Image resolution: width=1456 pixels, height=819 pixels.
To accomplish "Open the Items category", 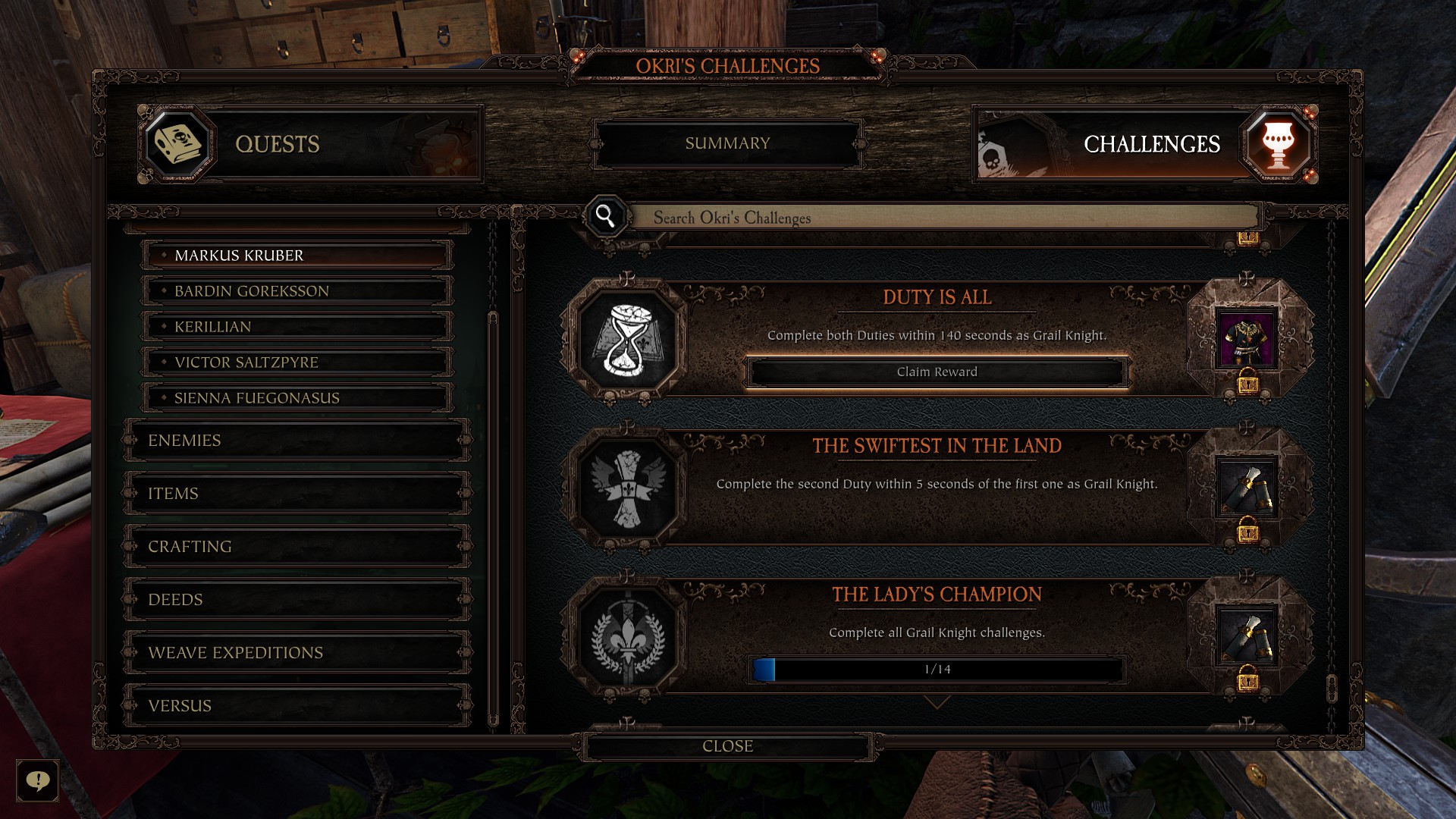I will [x=297, y=494].
